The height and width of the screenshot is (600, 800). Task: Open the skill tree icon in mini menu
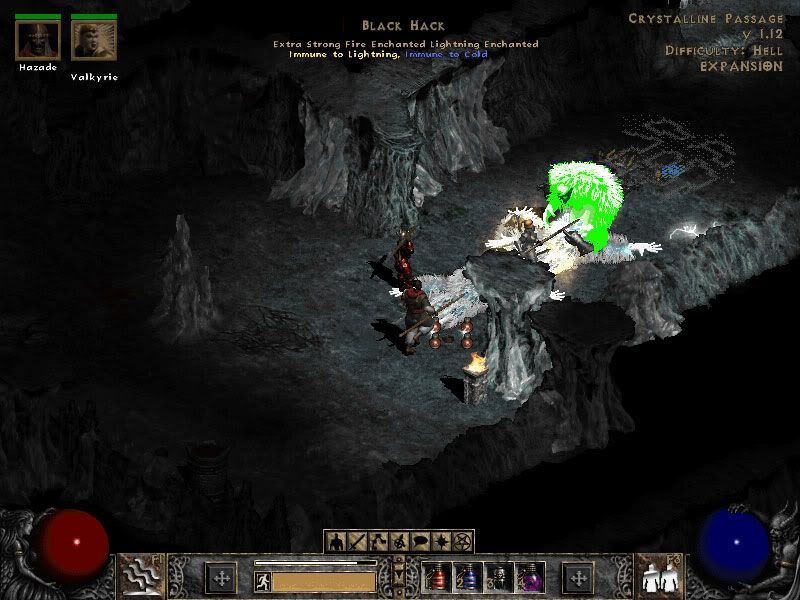(378, 541)
